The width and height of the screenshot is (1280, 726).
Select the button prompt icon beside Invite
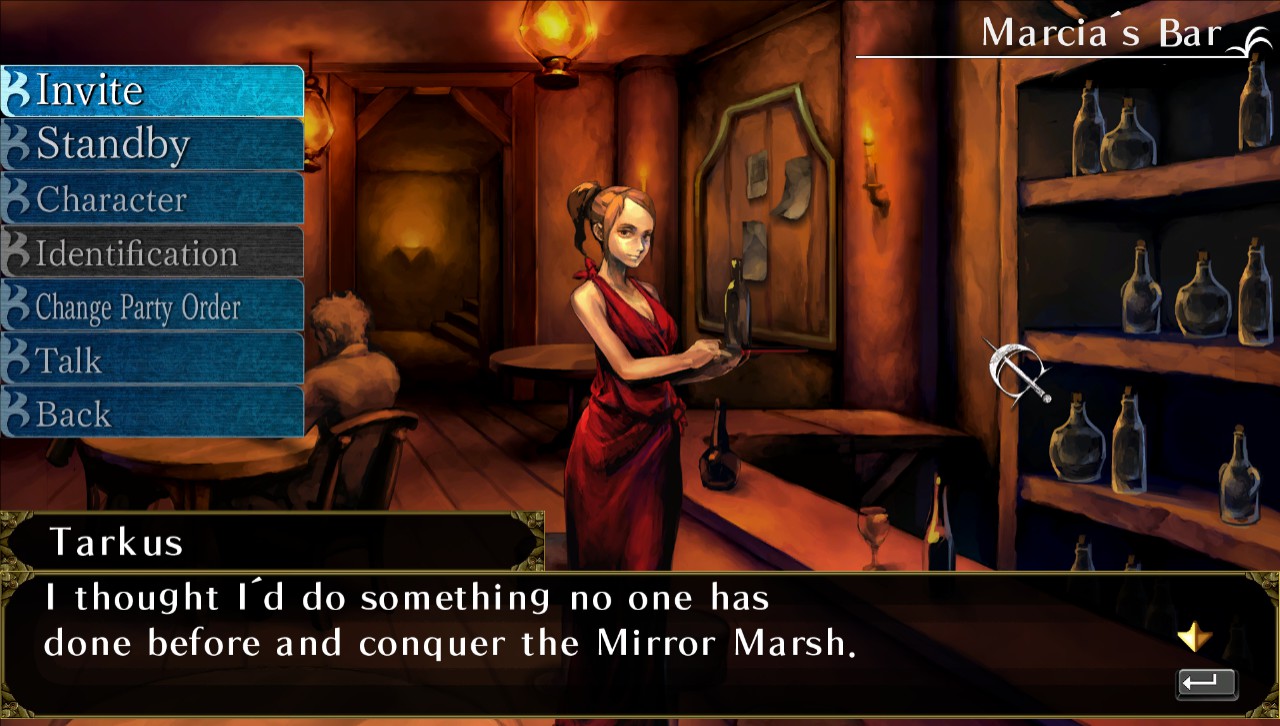tap(18, 90)
